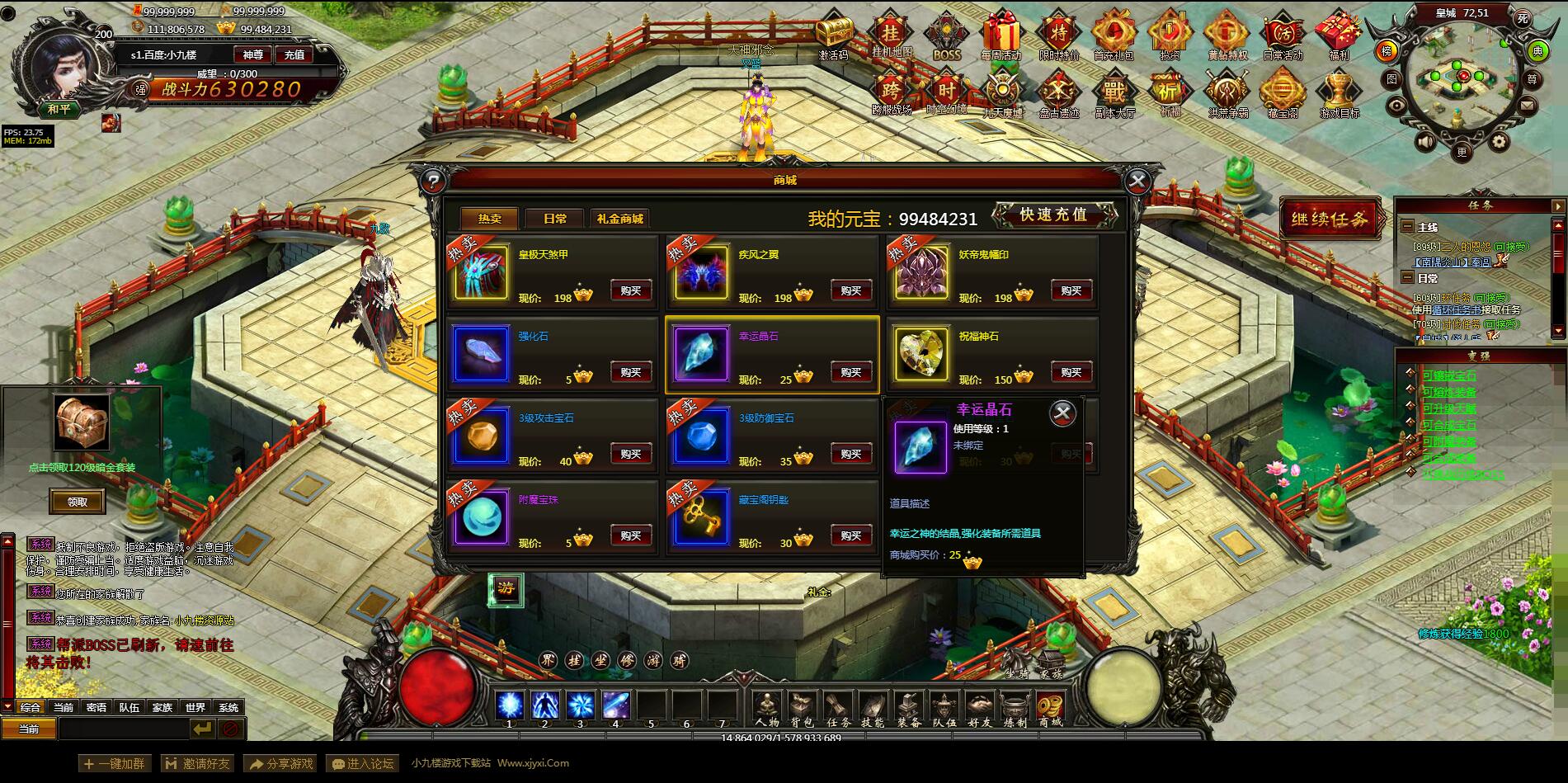Viewport: 1568px width, 783px height.
Task: Click the 继续任务 button
Action: point(1329,219)
